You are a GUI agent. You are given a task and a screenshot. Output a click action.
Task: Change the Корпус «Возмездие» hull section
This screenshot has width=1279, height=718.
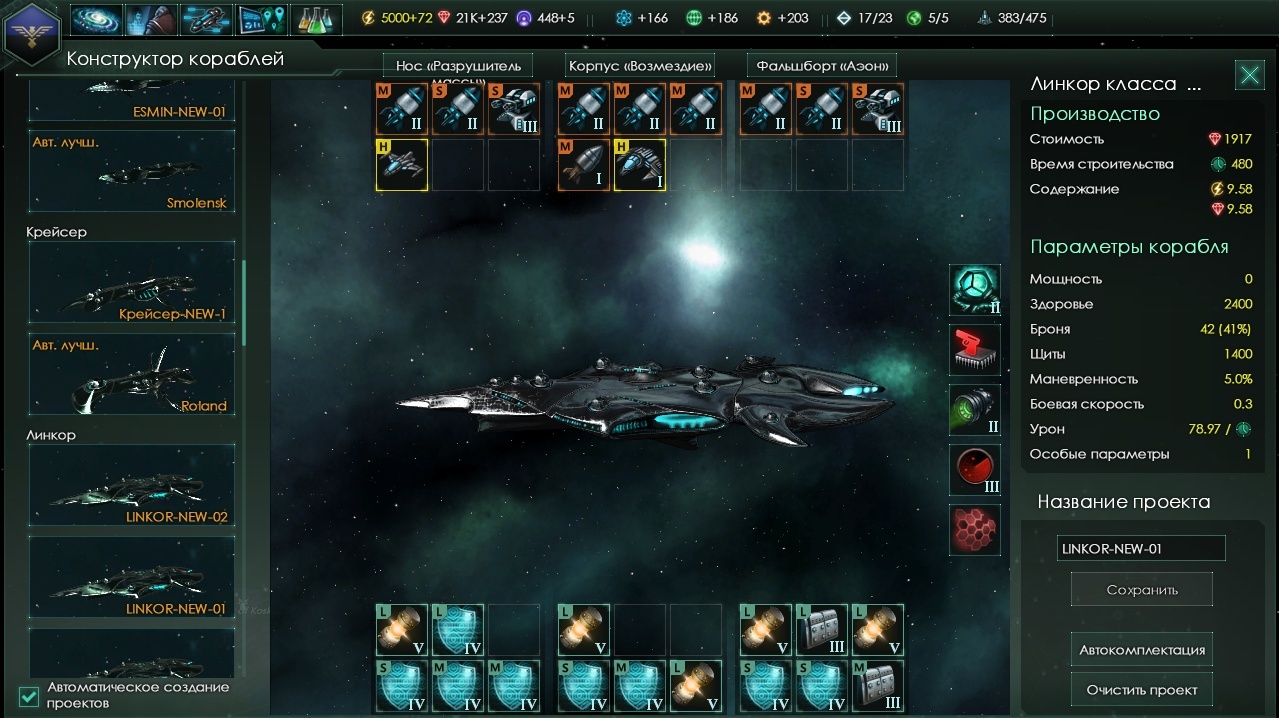point(640,66)
